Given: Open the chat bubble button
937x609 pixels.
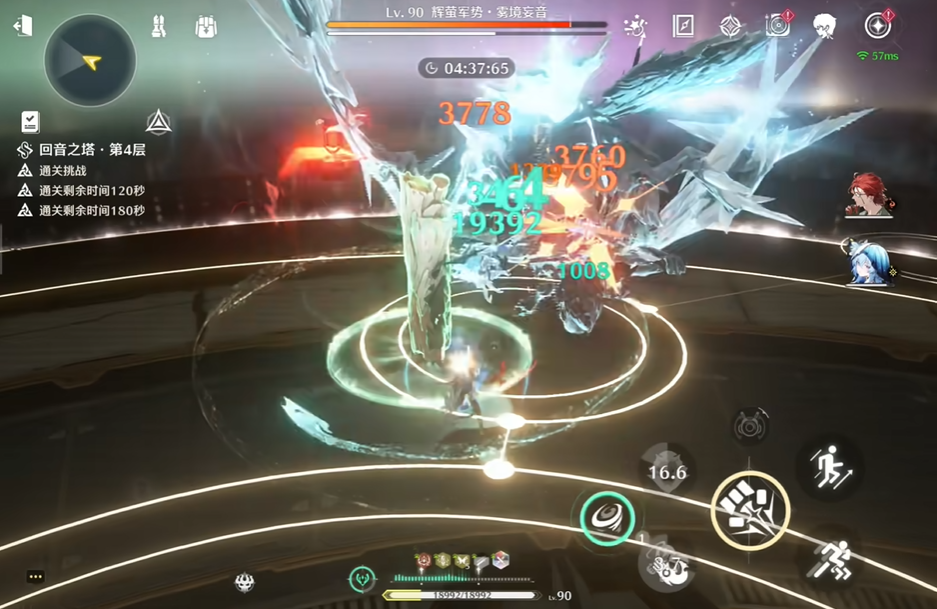Looking at the screenshot, I should (36, 577).
